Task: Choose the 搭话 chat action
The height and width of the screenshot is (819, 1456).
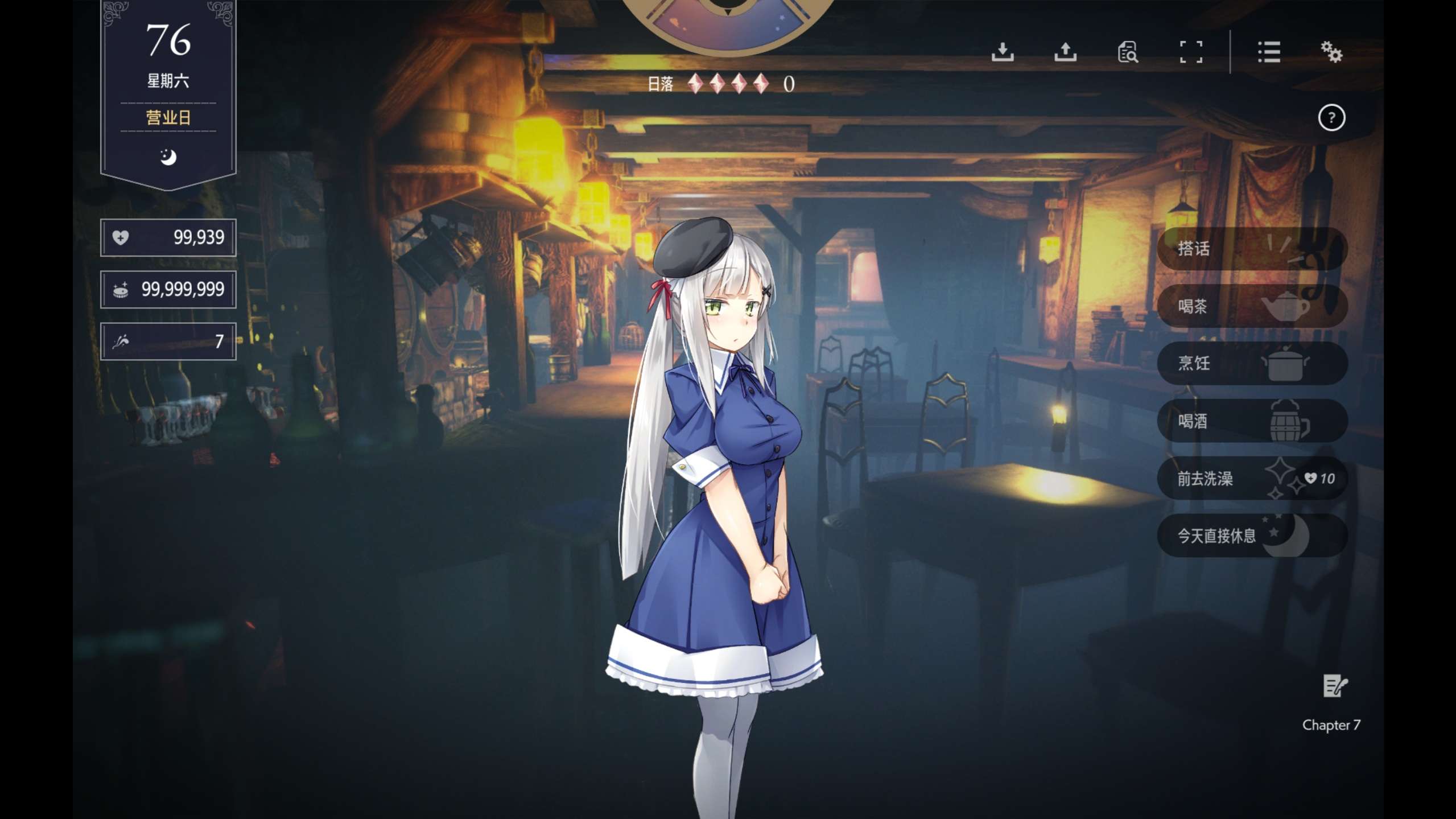Action: pyautogui.click(x=1251, y=249)
